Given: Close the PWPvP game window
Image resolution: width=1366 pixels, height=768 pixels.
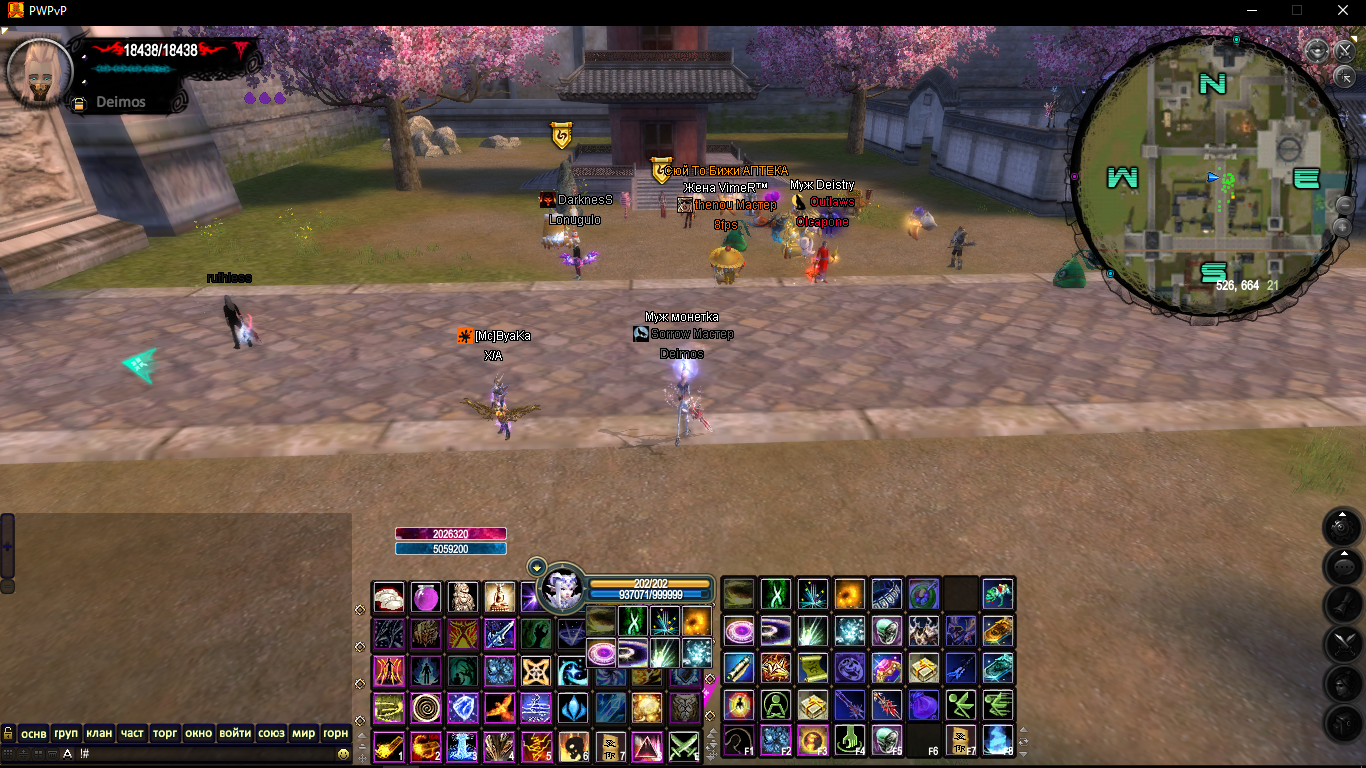Looking at the screenshot, I should point(1343,10).
